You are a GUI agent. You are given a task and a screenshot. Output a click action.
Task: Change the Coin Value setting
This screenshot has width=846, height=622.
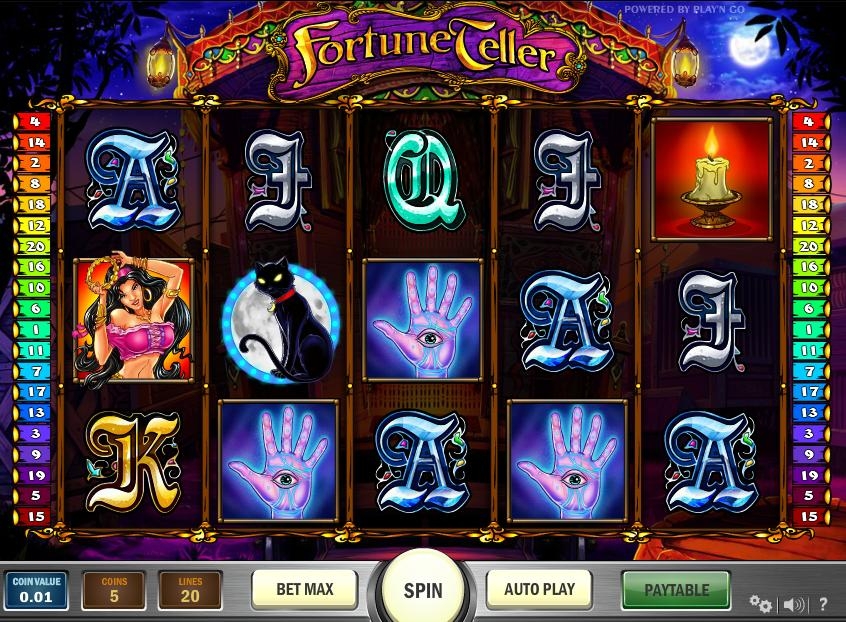36,590
